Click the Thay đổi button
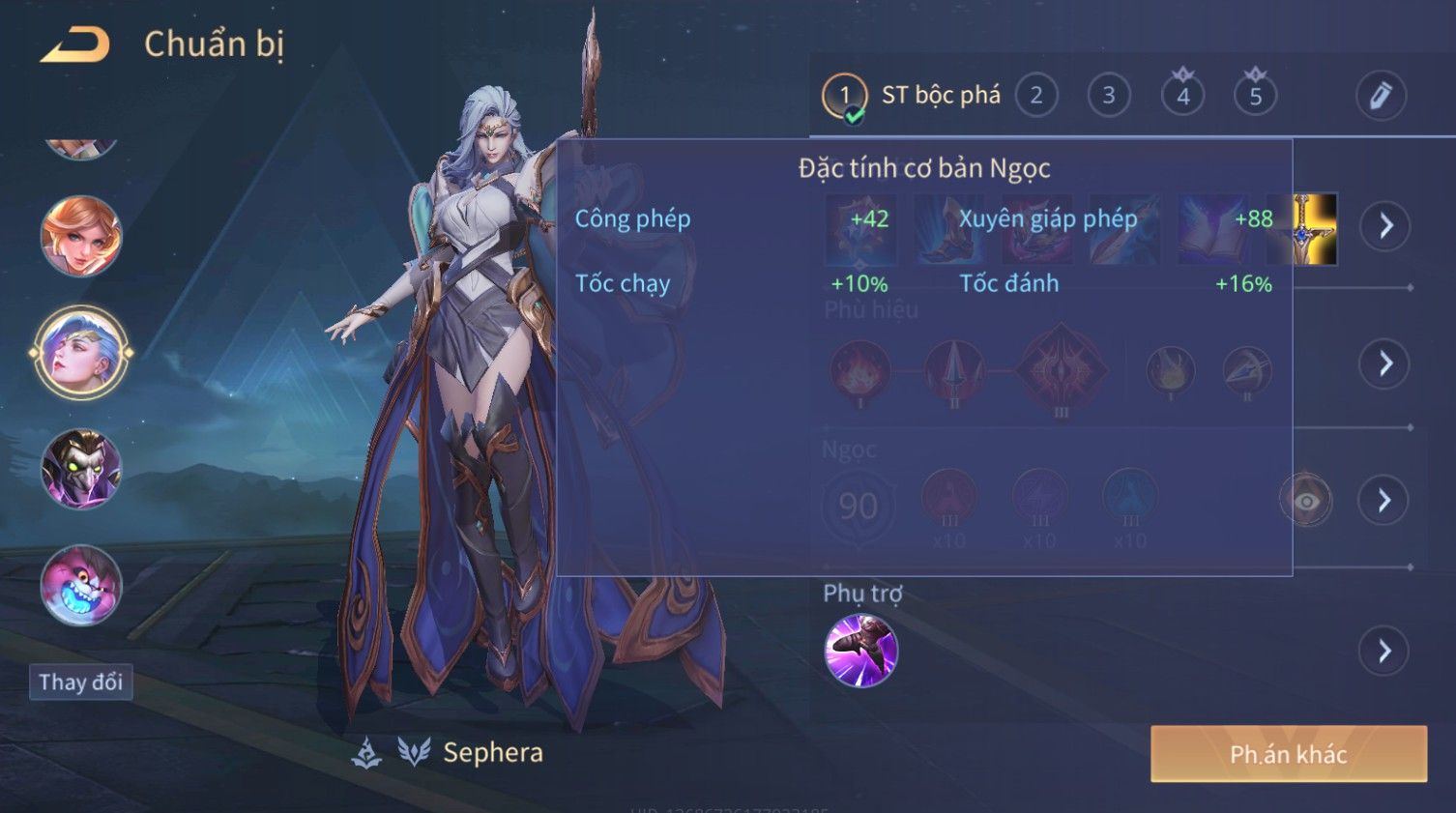This screenshot has height=813, width=1456. (80, 682)
